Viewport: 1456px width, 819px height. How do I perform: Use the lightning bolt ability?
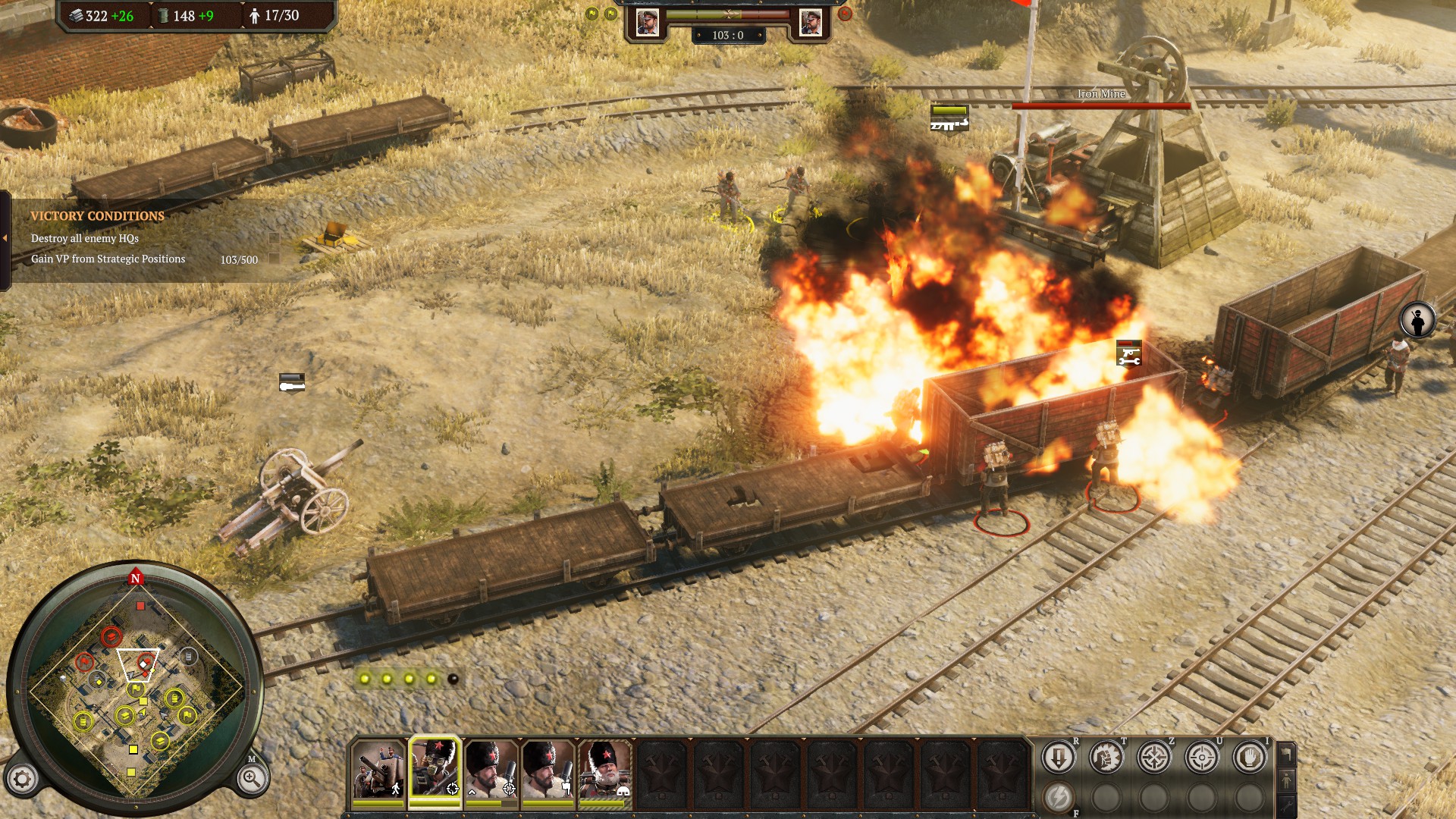[1058, 797]
